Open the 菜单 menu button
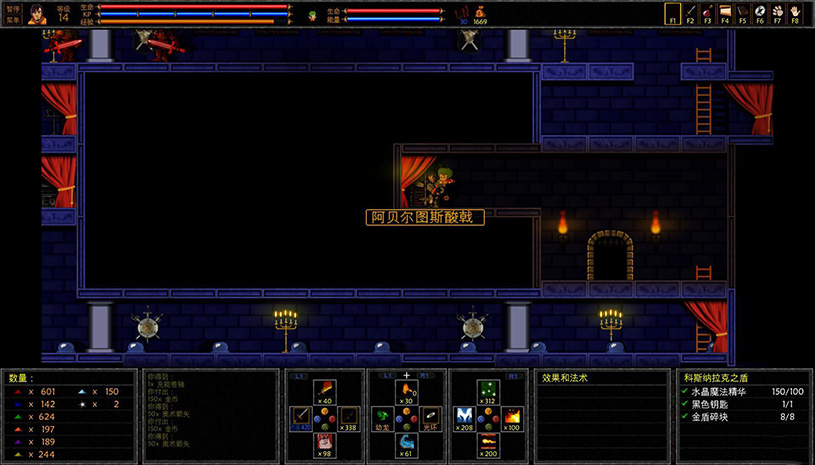815x465 pixels. tap(12, 20)
